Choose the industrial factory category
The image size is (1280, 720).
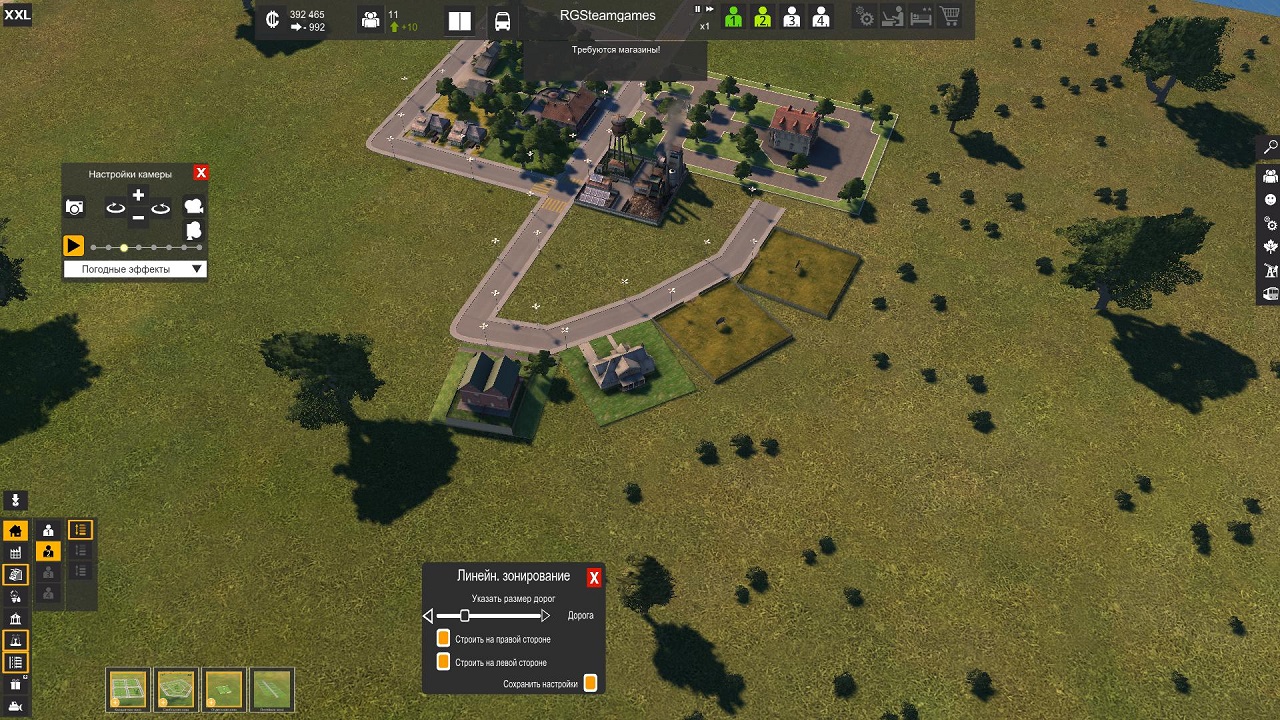[15, 553]
